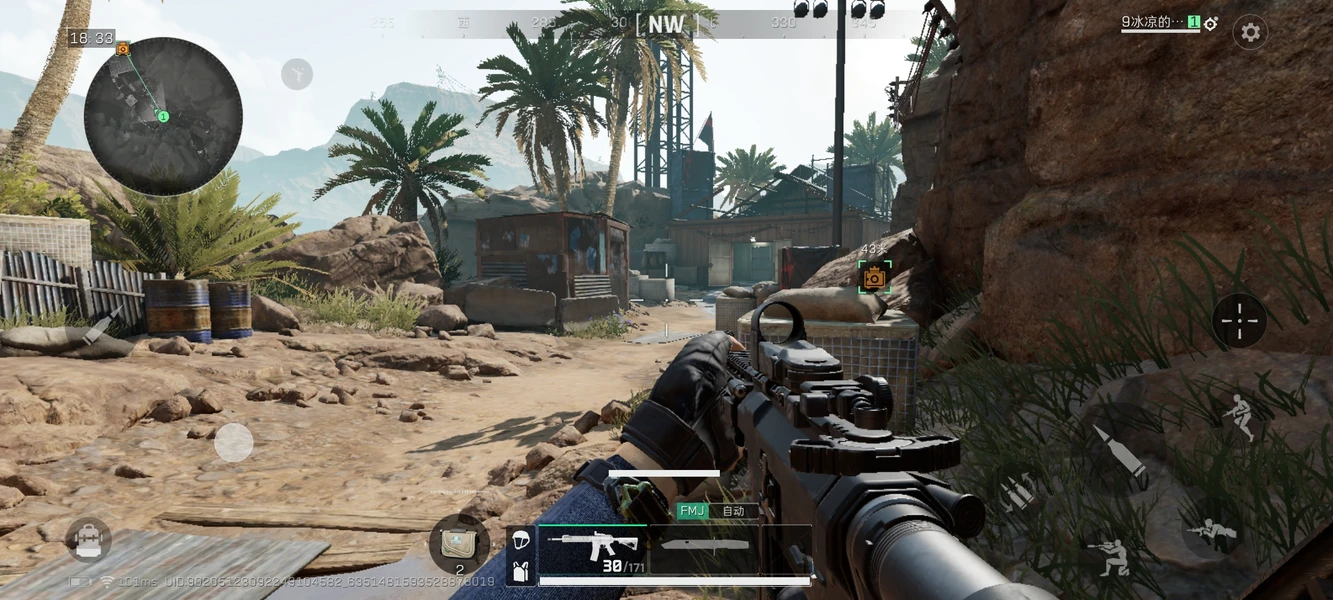Tap the white movement joystick circle
The width and height of the screenshot is (1333, 600).
(x=234, y=442)
